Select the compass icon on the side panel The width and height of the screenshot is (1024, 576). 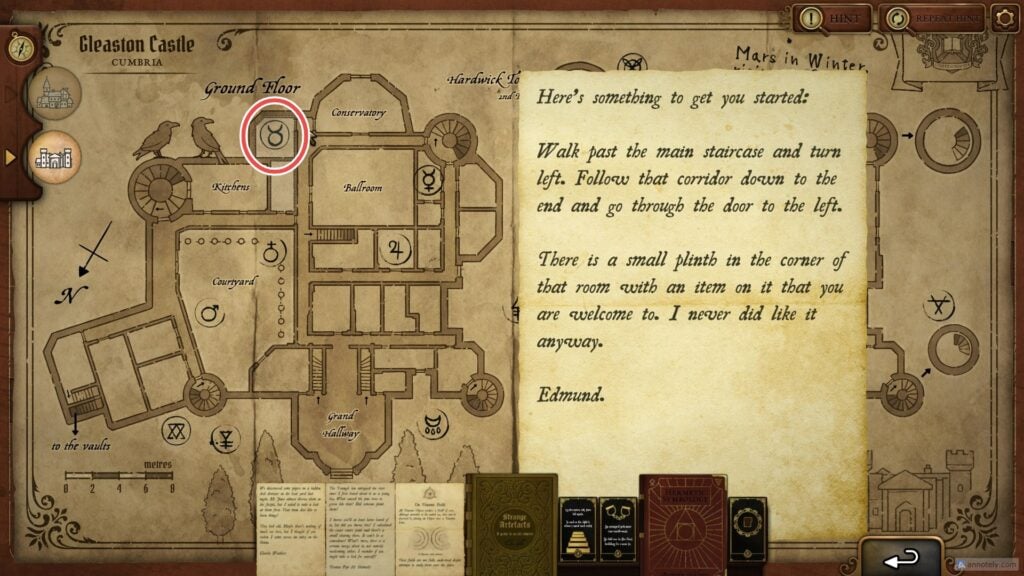pos(19,46)
